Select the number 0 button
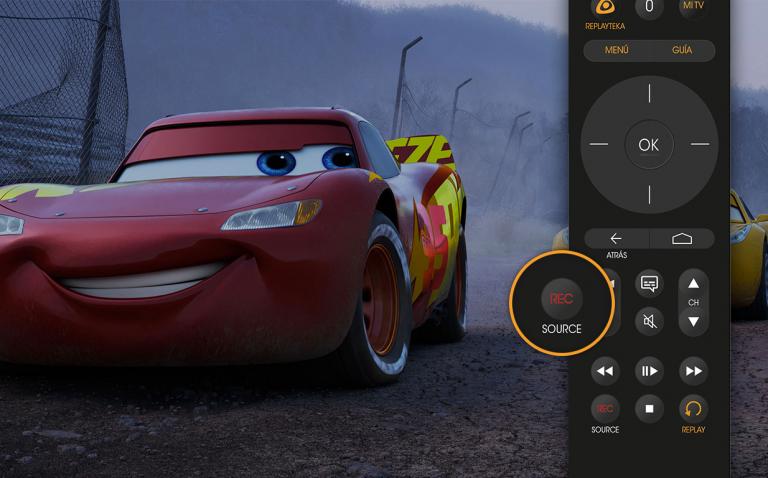This screenshot has height=478, width=768. point(649,7)
